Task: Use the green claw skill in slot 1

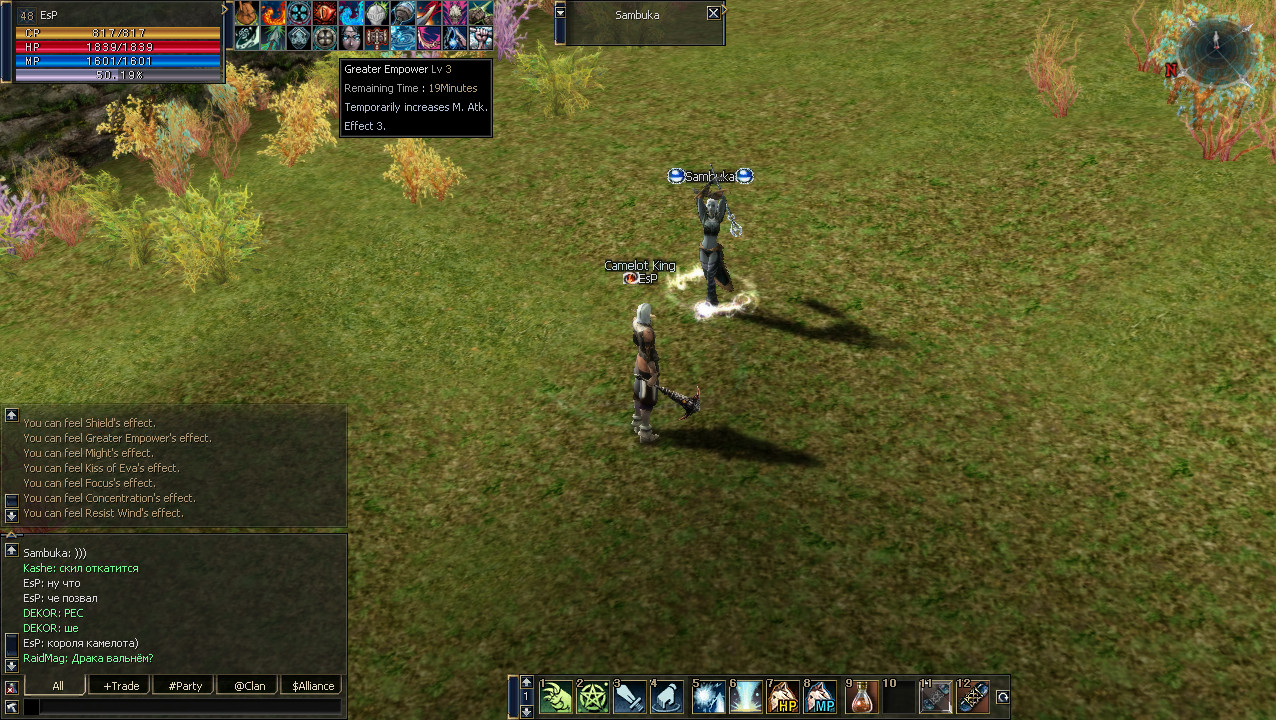Action: 556,697
